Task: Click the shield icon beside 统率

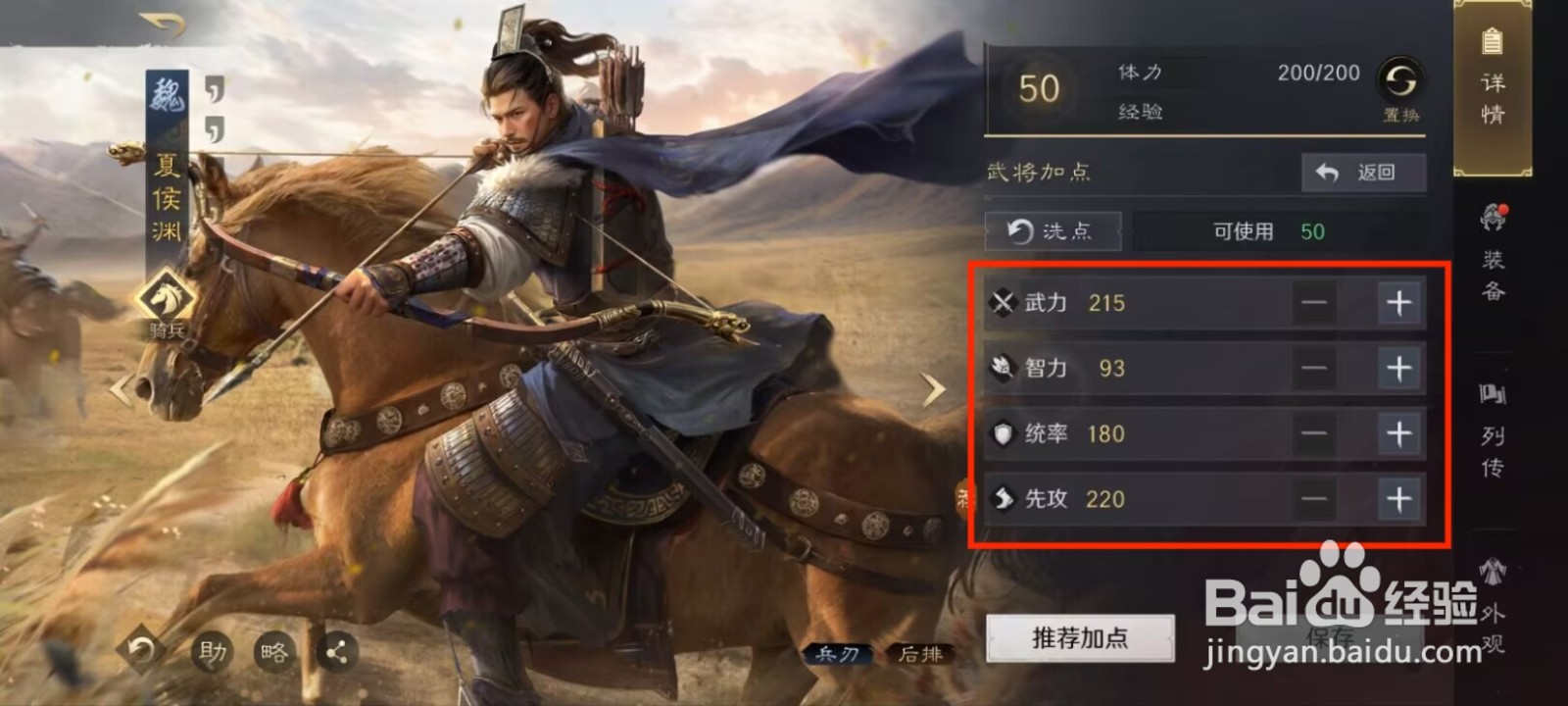Action: click(x=1002, y=434)
